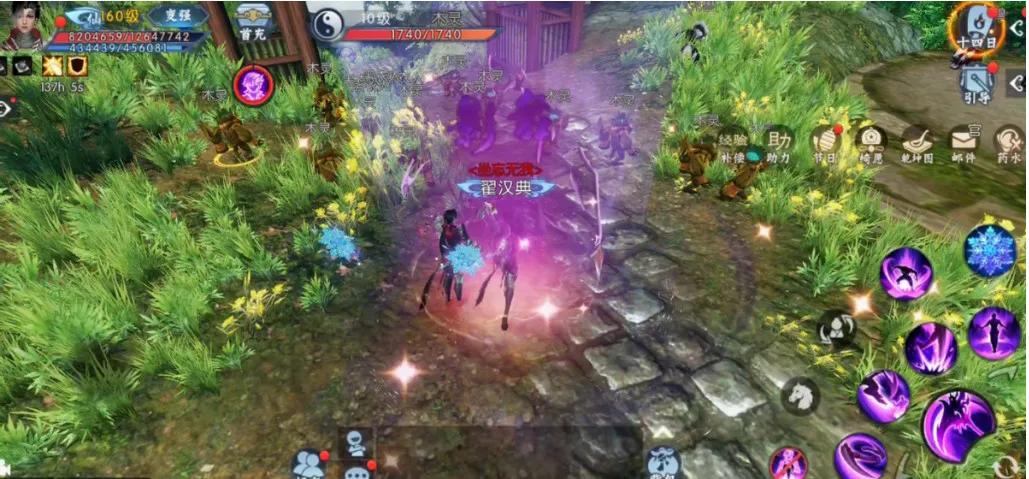Image resolution: width=1029 pixels, height=479 pixels.
Task: Activate the blue snowflake skill
Action: (x=990, y=250)
